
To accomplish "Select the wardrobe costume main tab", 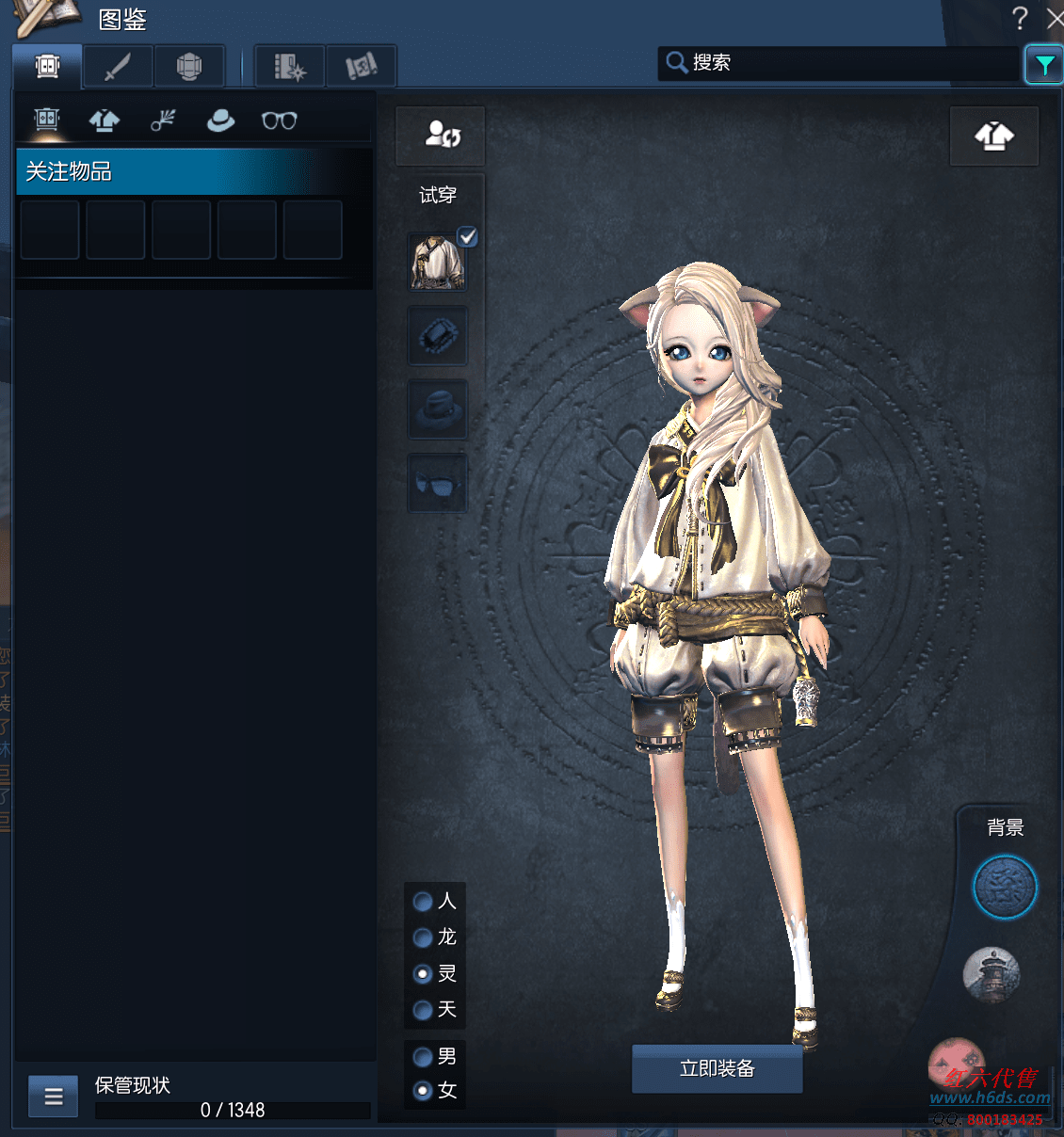I will point(47,67).
